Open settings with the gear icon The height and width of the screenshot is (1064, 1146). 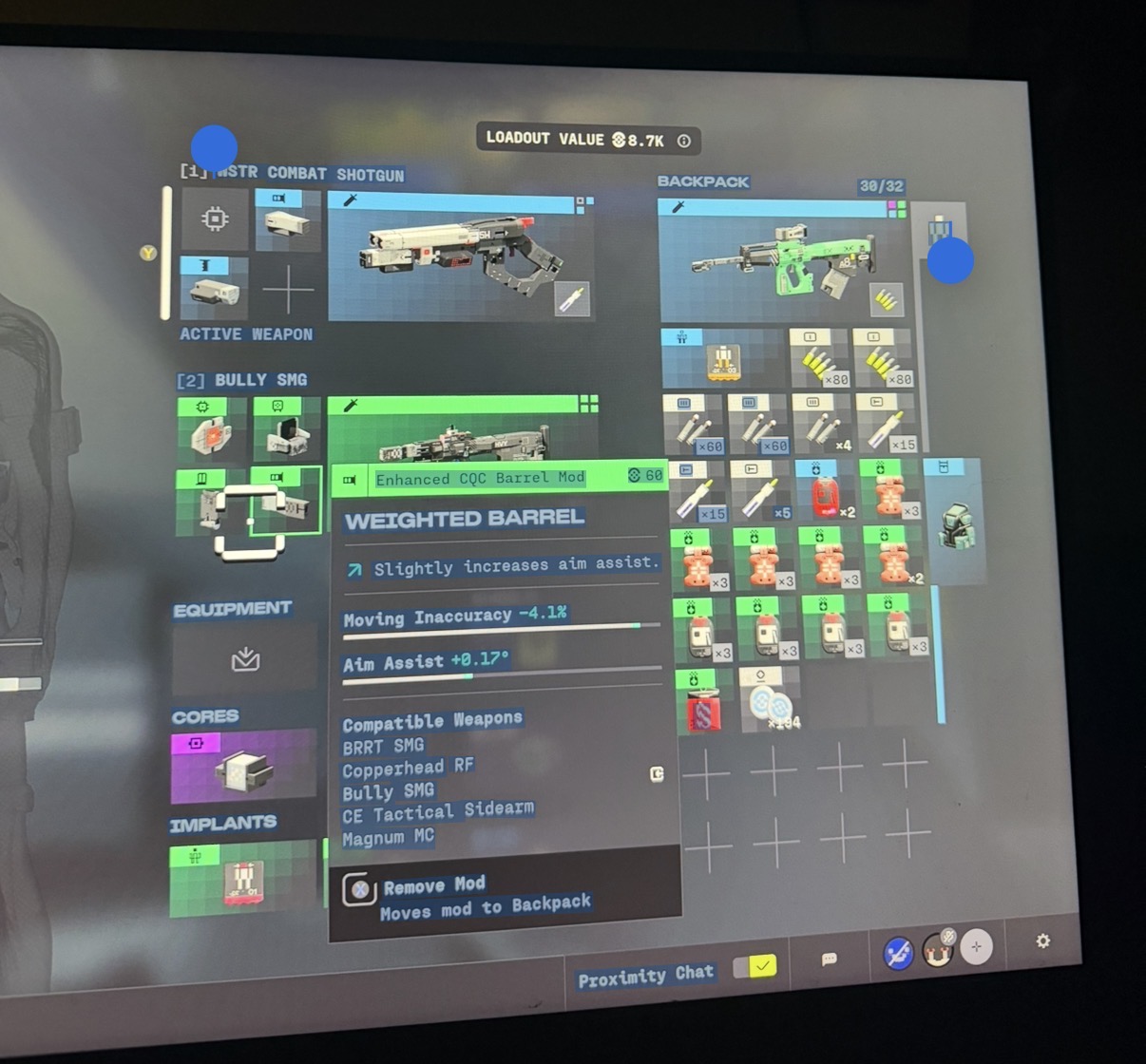(x=1042, y=940)
